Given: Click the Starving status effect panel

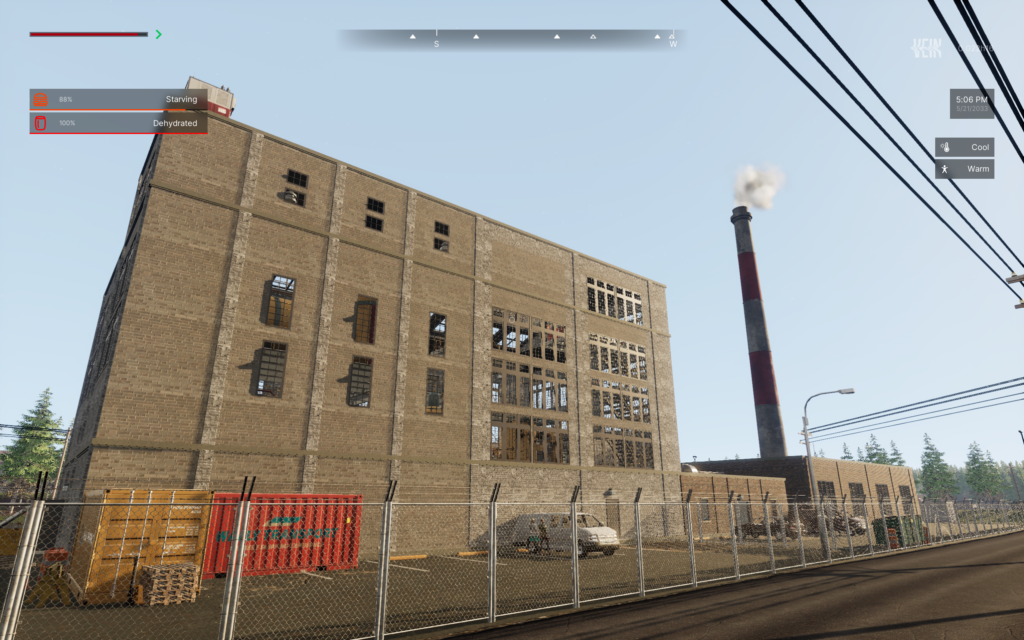Looking at the screenshot, I should click(119, 99).
